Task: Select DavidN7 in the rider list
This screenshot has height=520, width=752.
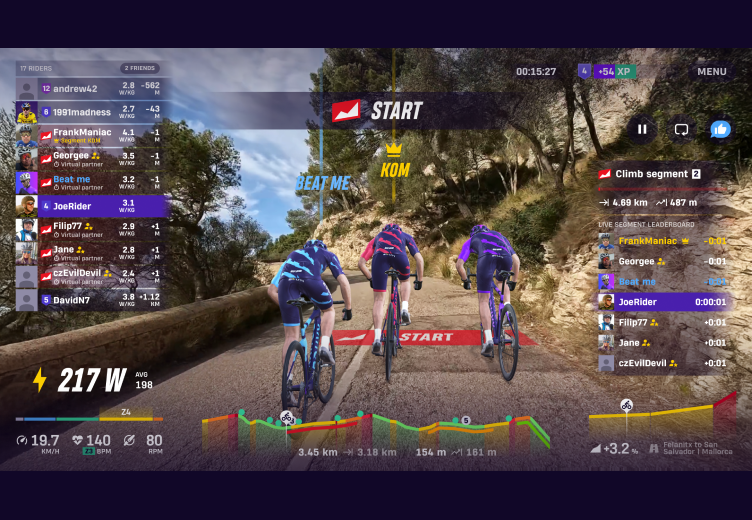Action: tap(90, 299)
